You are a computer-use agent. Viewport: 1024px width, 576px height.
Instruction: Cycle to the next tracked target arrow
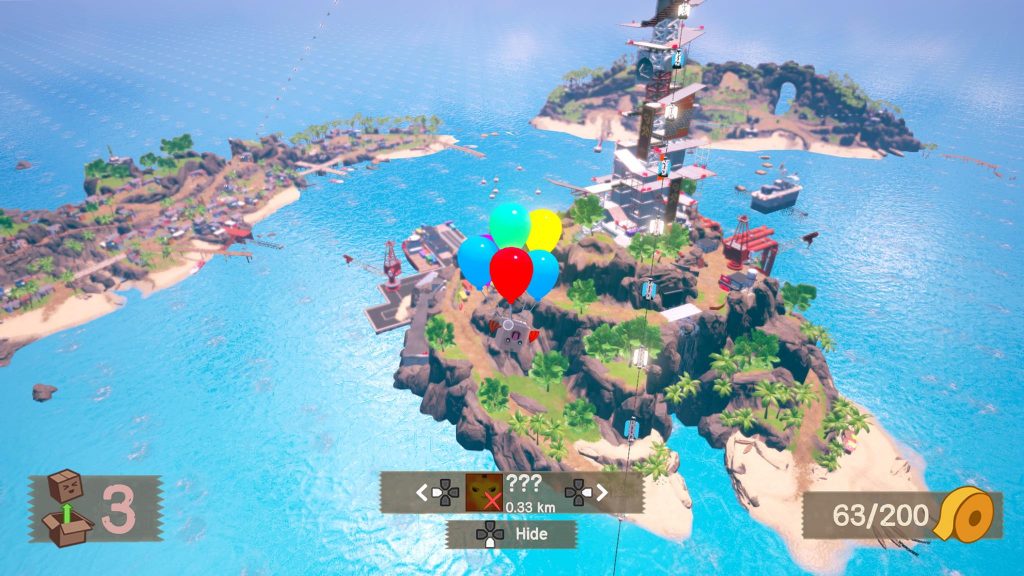[x=602, y=492]
